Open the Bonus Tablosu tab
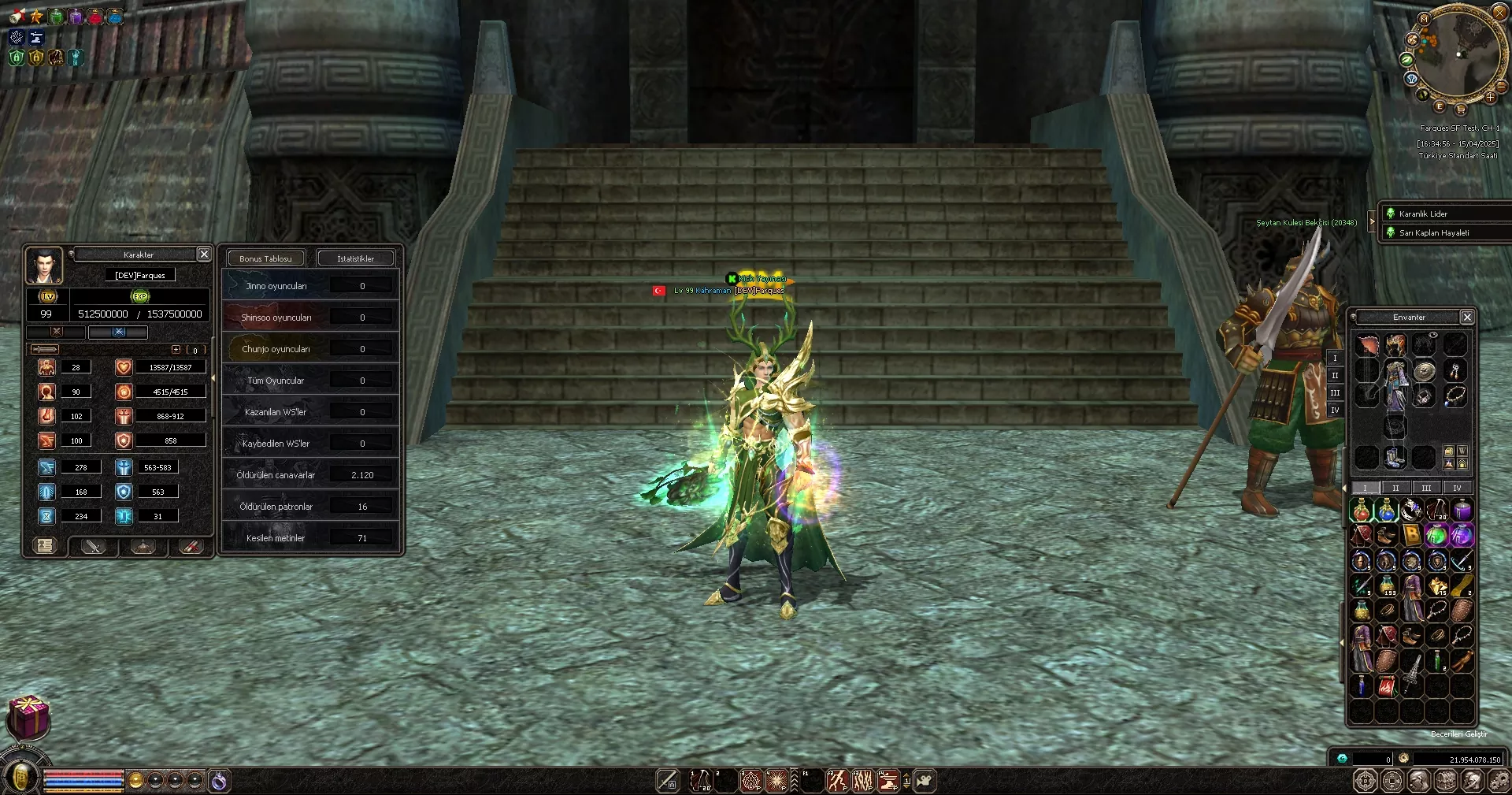Screen dimensions: 1512x795 265,258
